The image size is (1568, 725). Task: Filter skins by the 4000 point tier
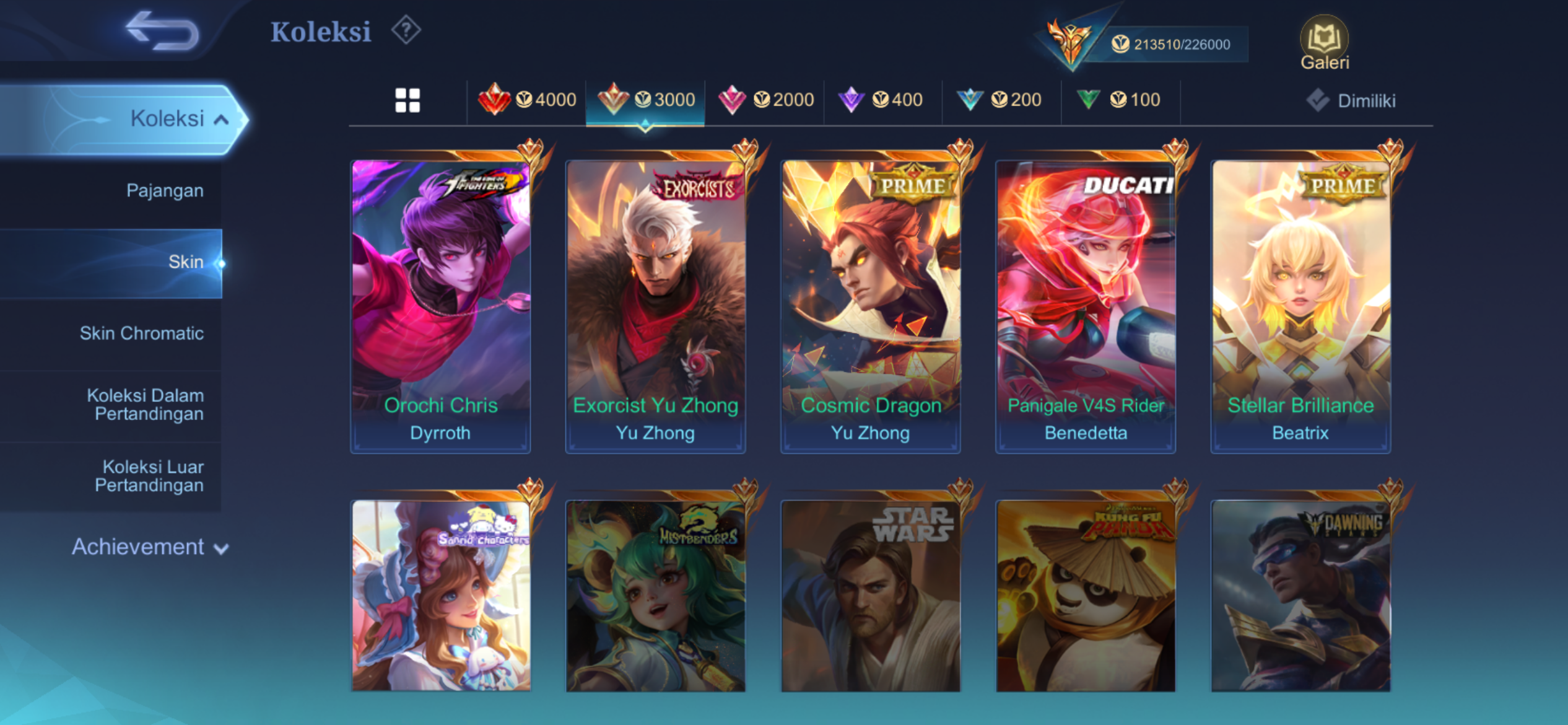pos(528,100)
